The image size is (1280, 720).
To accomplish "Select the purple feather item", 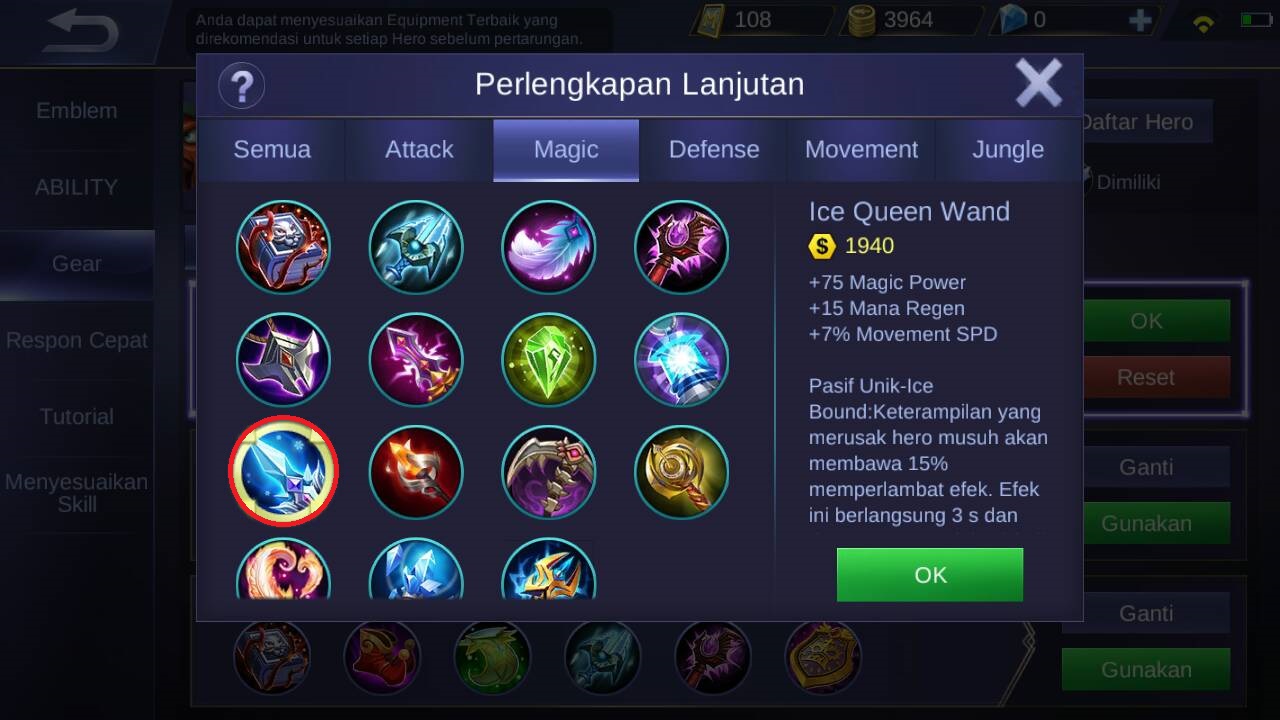I will (x=549, y=247).
